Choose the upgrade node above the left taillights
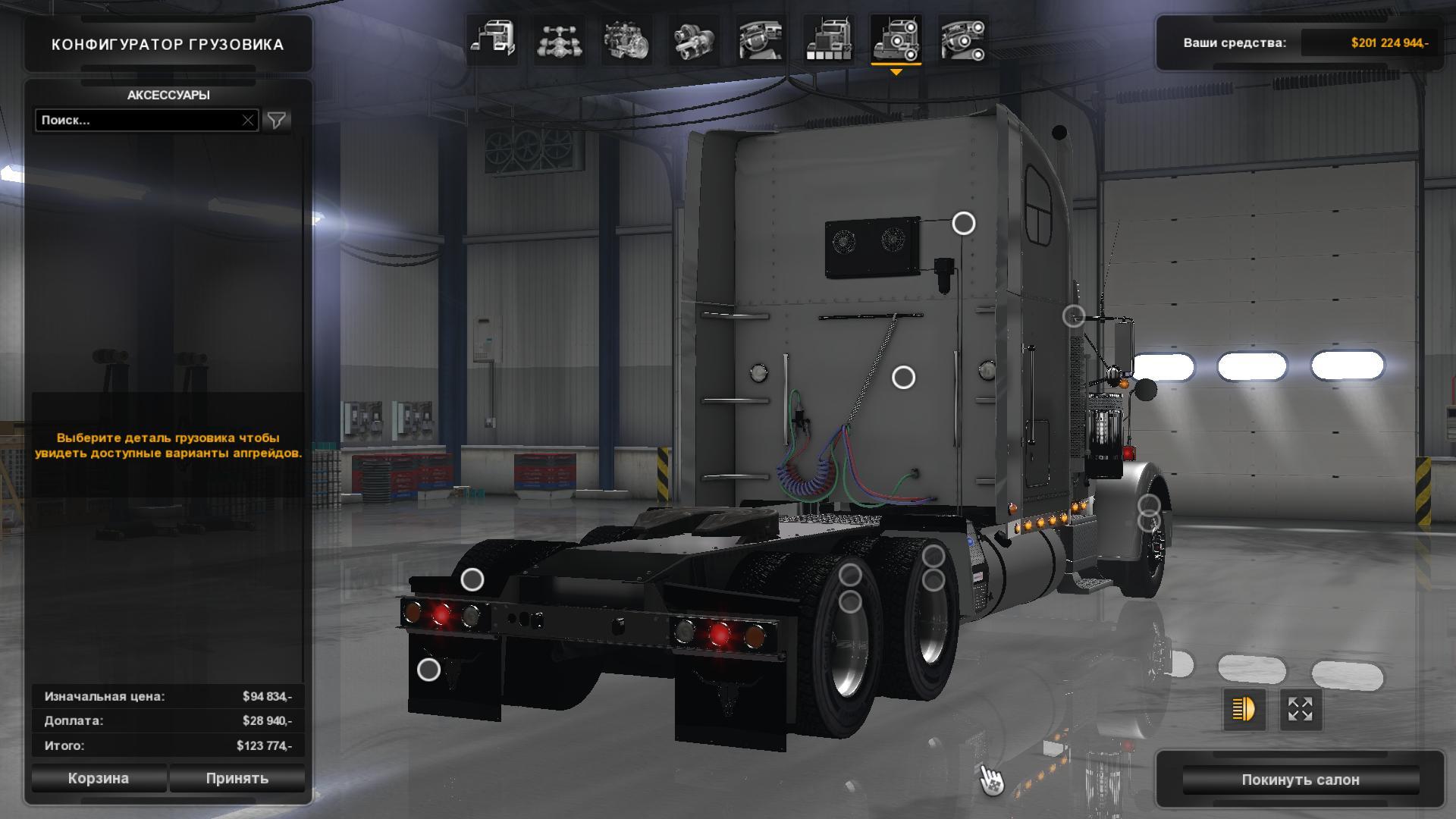The height and width of the screenshot is (819, 1456). (472, 580)
